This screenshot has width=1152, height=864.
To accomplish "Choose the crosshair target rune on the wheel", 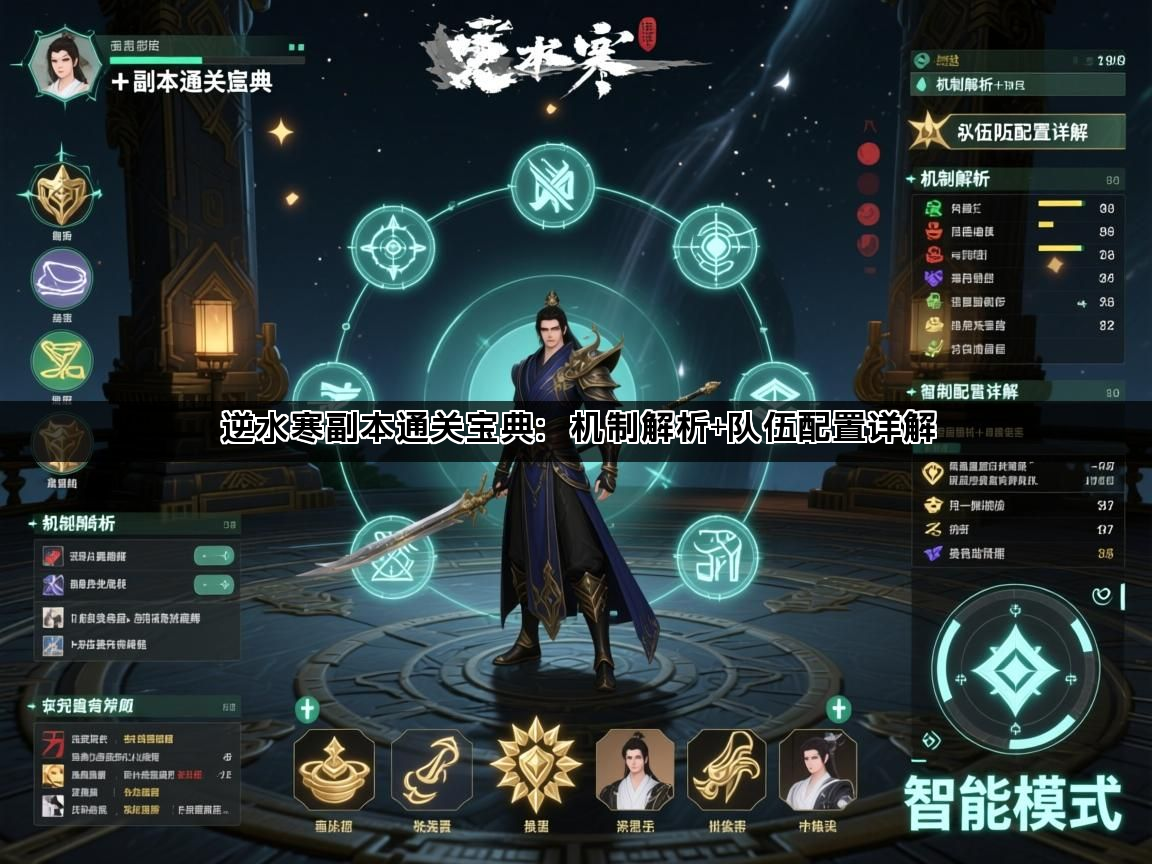I will pos(714,246).
